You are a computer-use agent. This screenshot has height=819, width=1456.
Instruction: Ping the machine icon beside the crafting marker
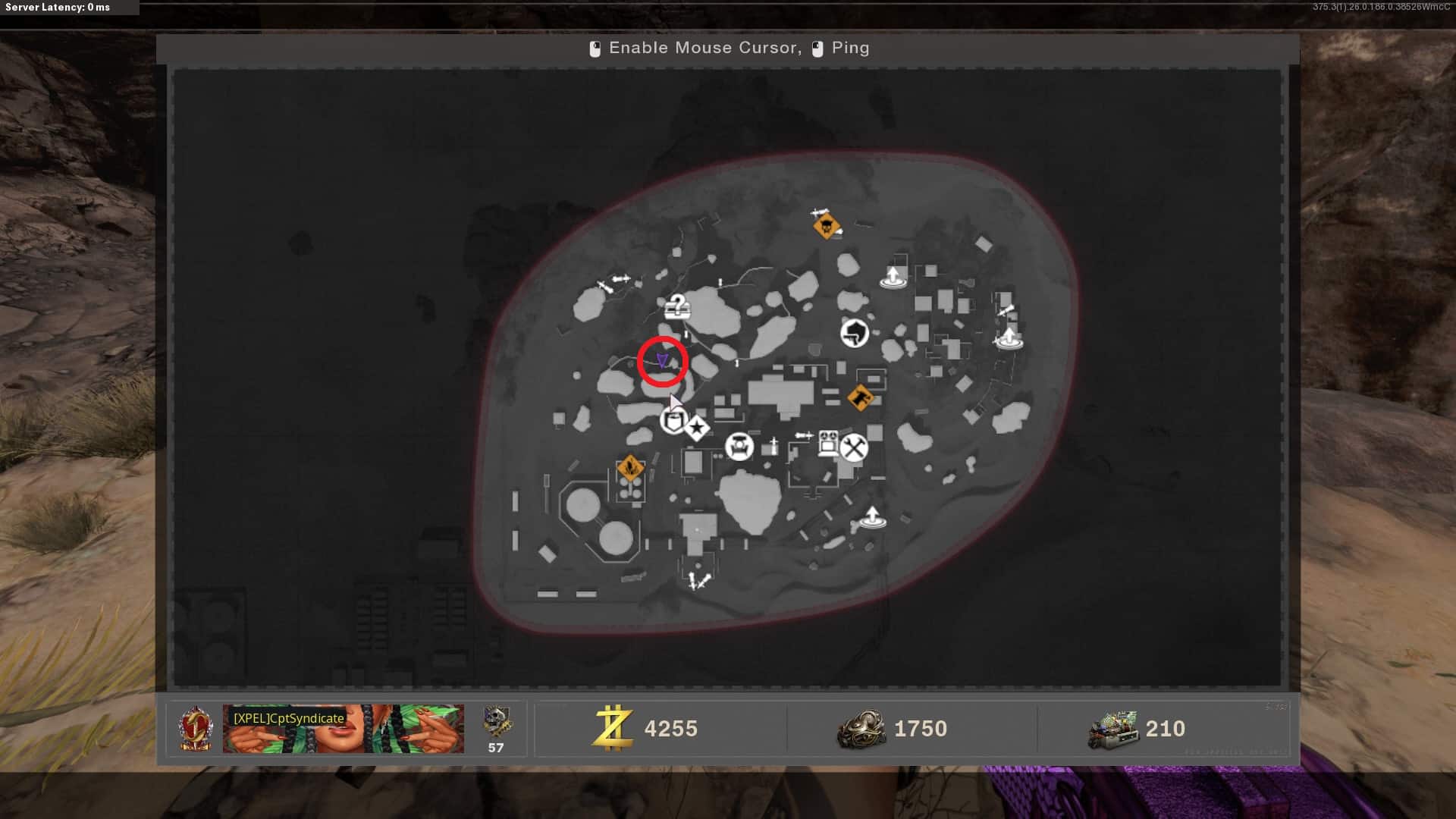[x=828, y=443]
